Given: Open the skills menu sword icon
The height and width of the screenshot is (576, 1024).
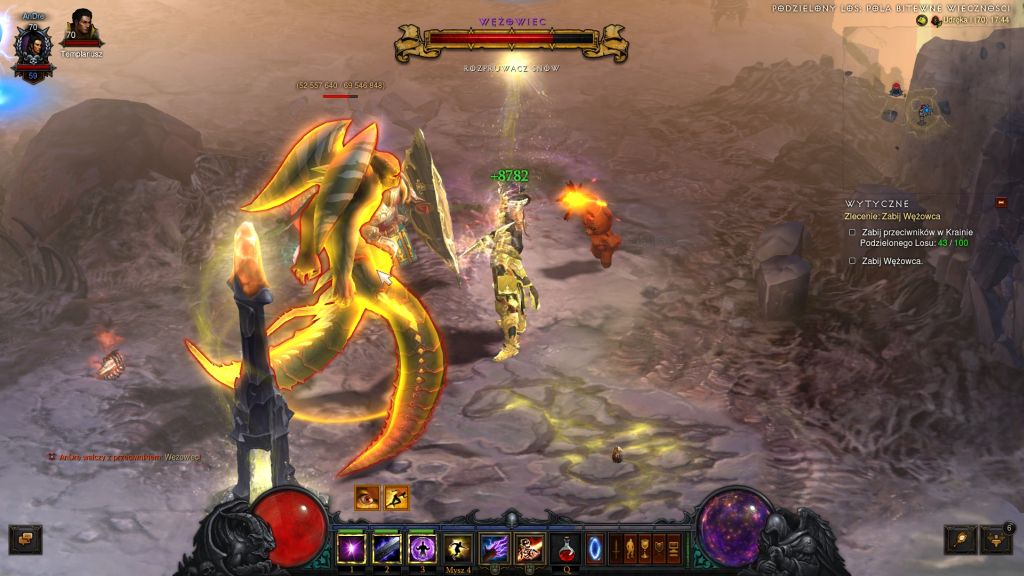Looking at the screenshot, I should (x=616, y=548).
